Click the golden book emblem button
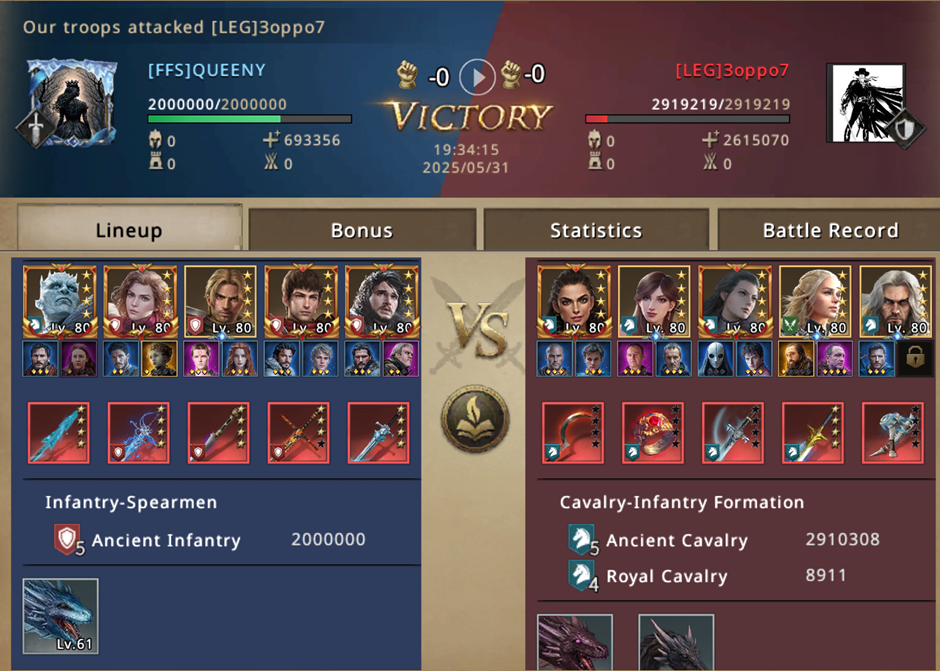The width and height of the screenshot is (940, 671). (x=475, y=418)
